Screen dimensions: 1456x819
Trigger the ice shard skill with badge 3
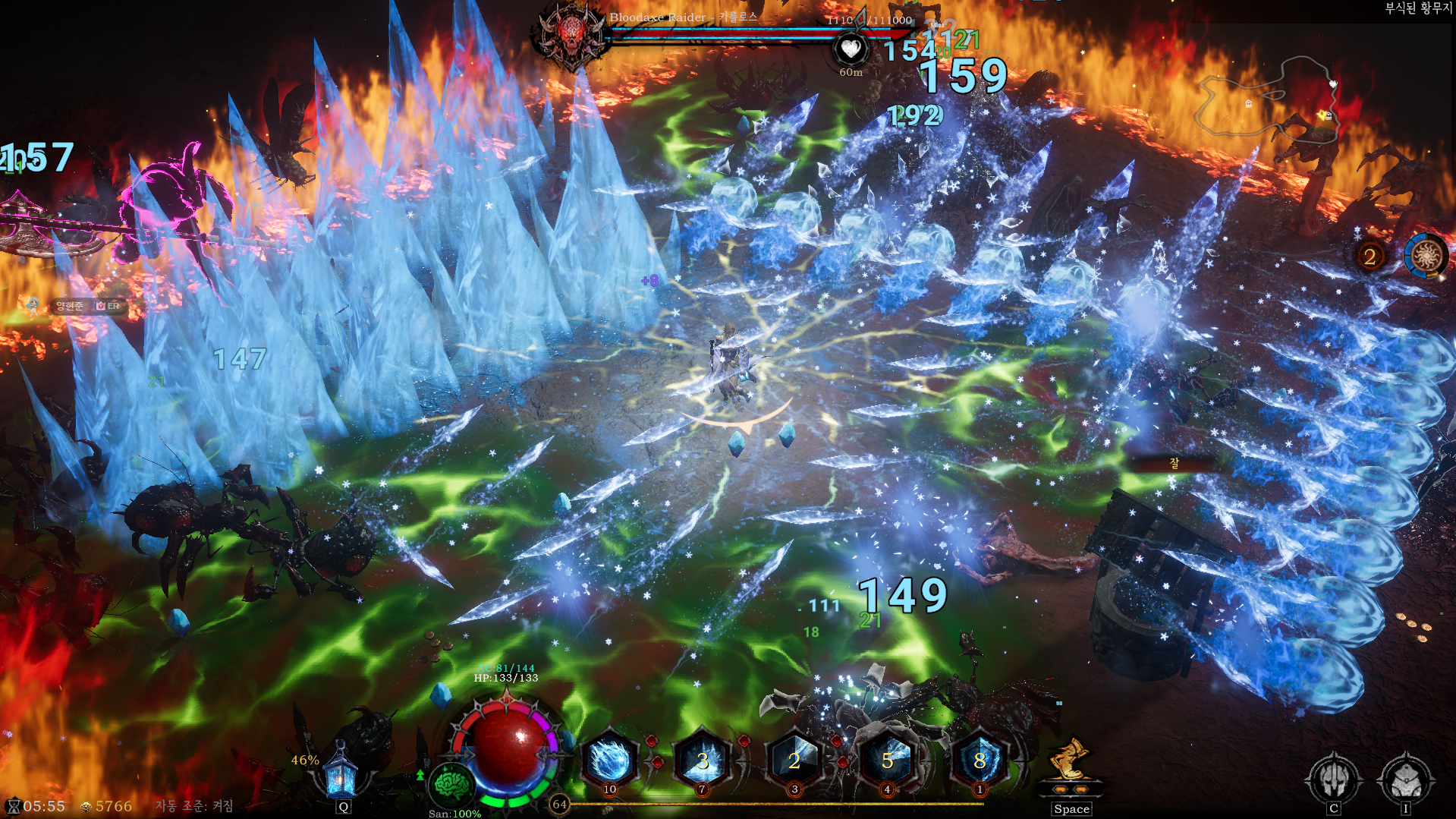coord(794,761)
